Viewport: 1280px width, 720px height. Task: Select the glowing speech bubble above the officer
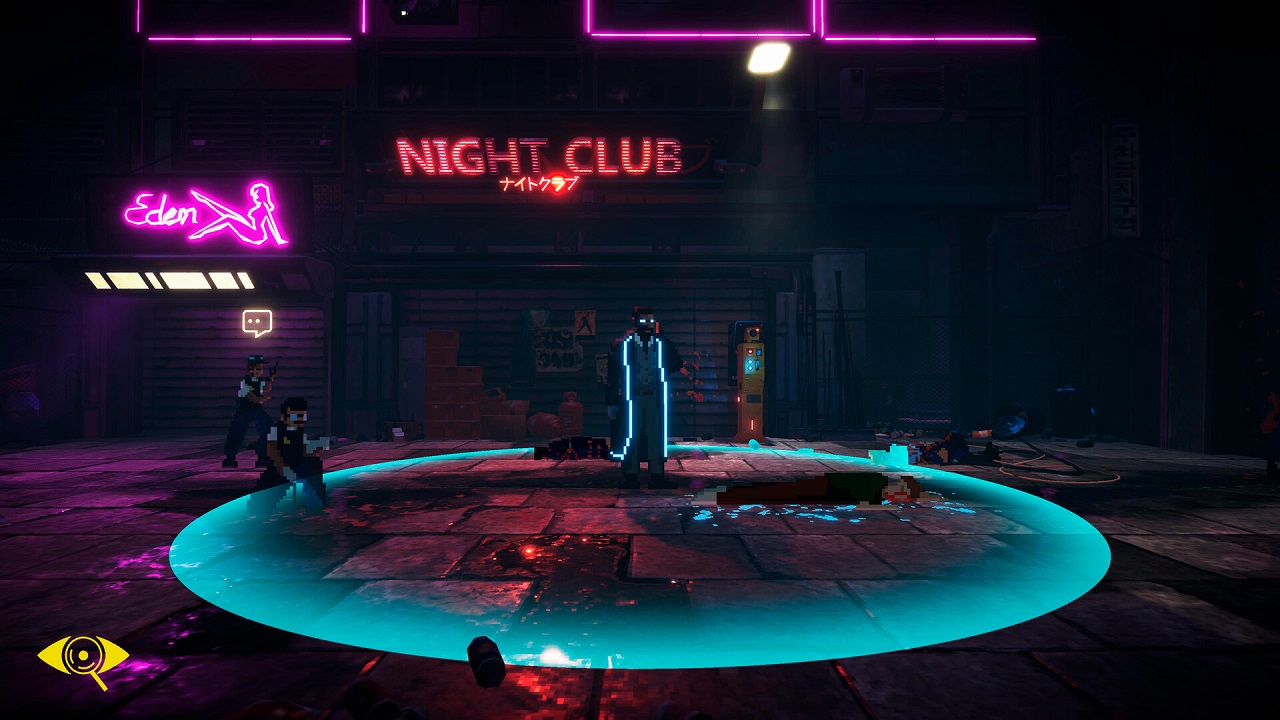click(x=258, y=322)
